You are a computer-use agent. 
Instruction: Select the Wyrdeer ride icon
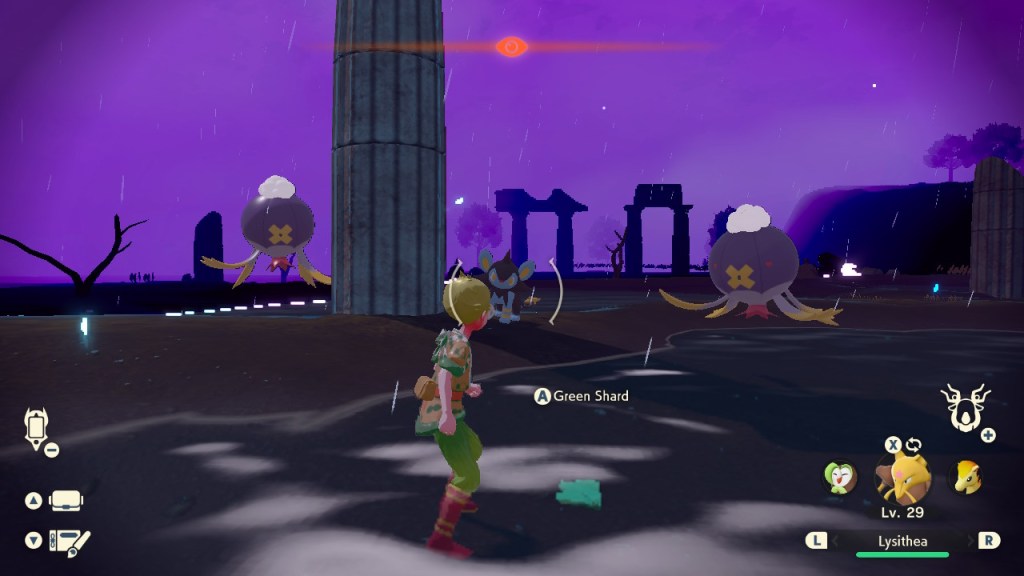pos(965,408)
